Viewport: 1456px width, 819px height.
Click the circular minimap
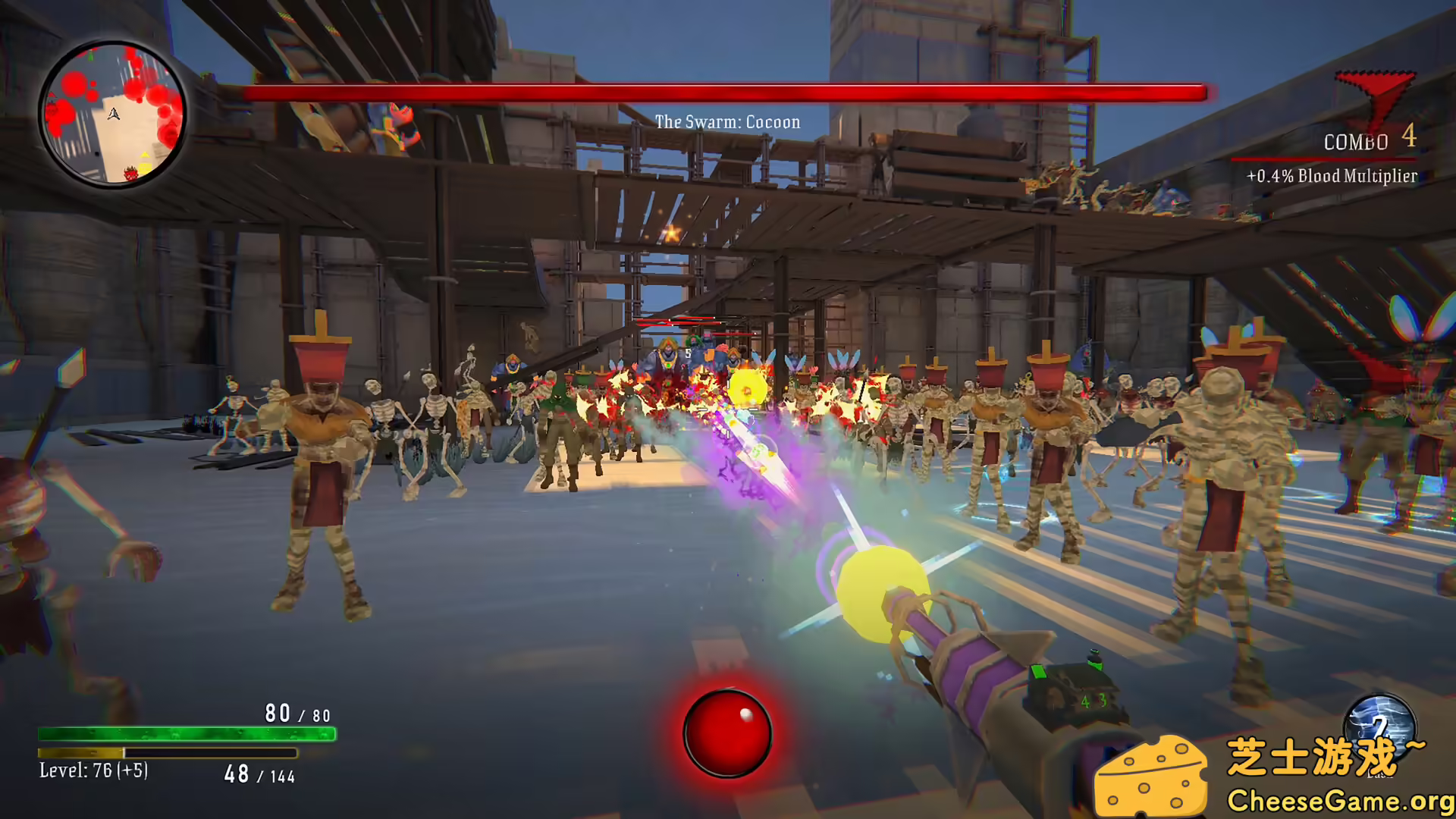point(112,114)
